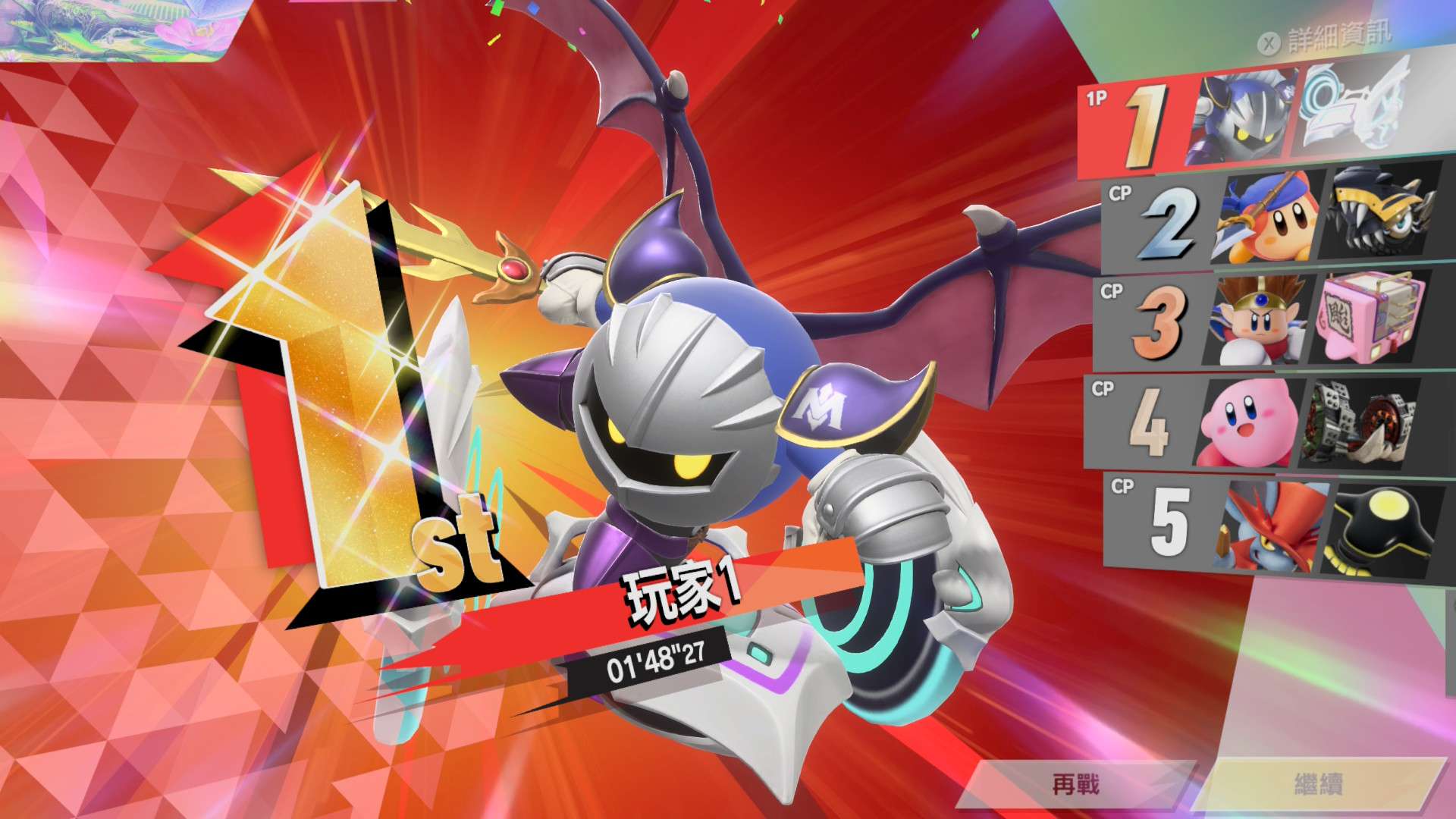The height and width of the screenshot is (819, 1456).
Task: Select the 繼續 continue button
Action: 1319,784
